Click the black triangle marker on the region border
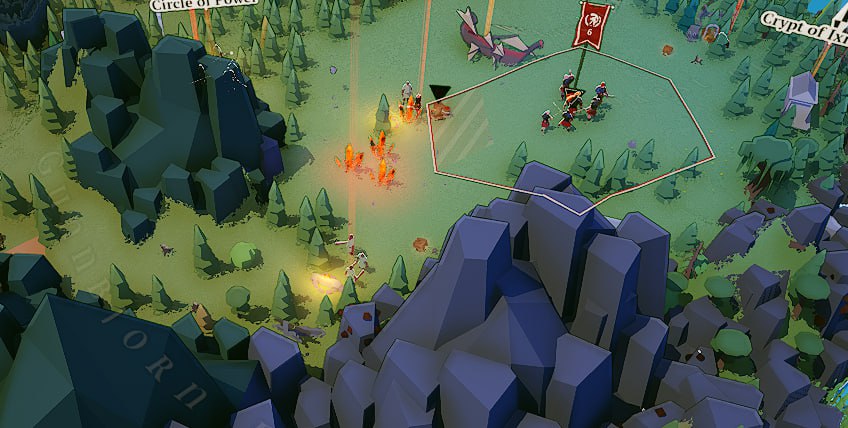 [439, 93]
